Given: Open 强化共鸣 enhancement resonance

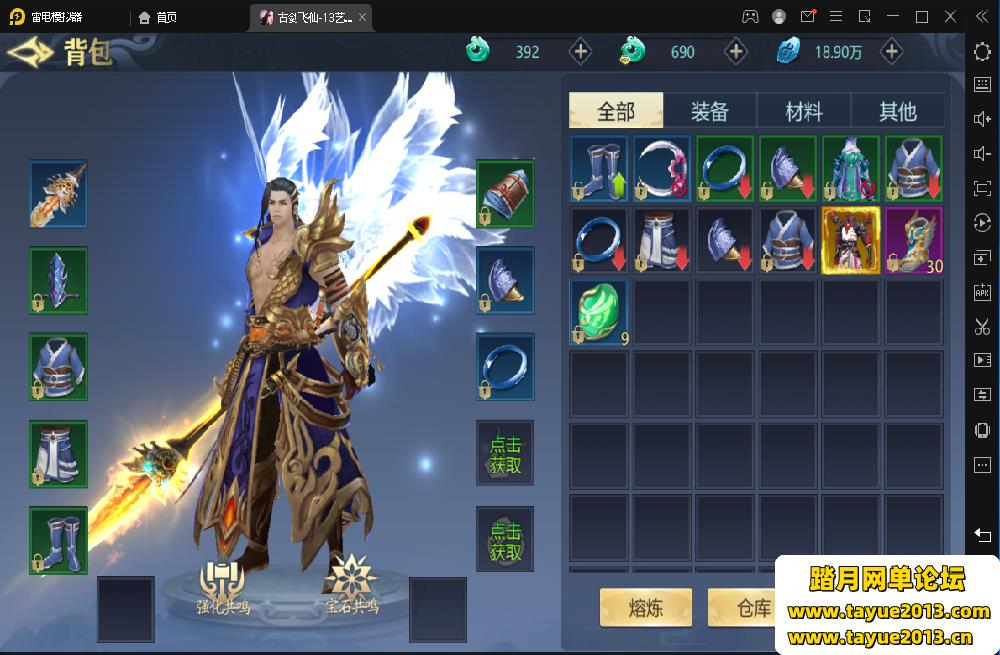Looking at the screenshot, I should coord(222,586).
